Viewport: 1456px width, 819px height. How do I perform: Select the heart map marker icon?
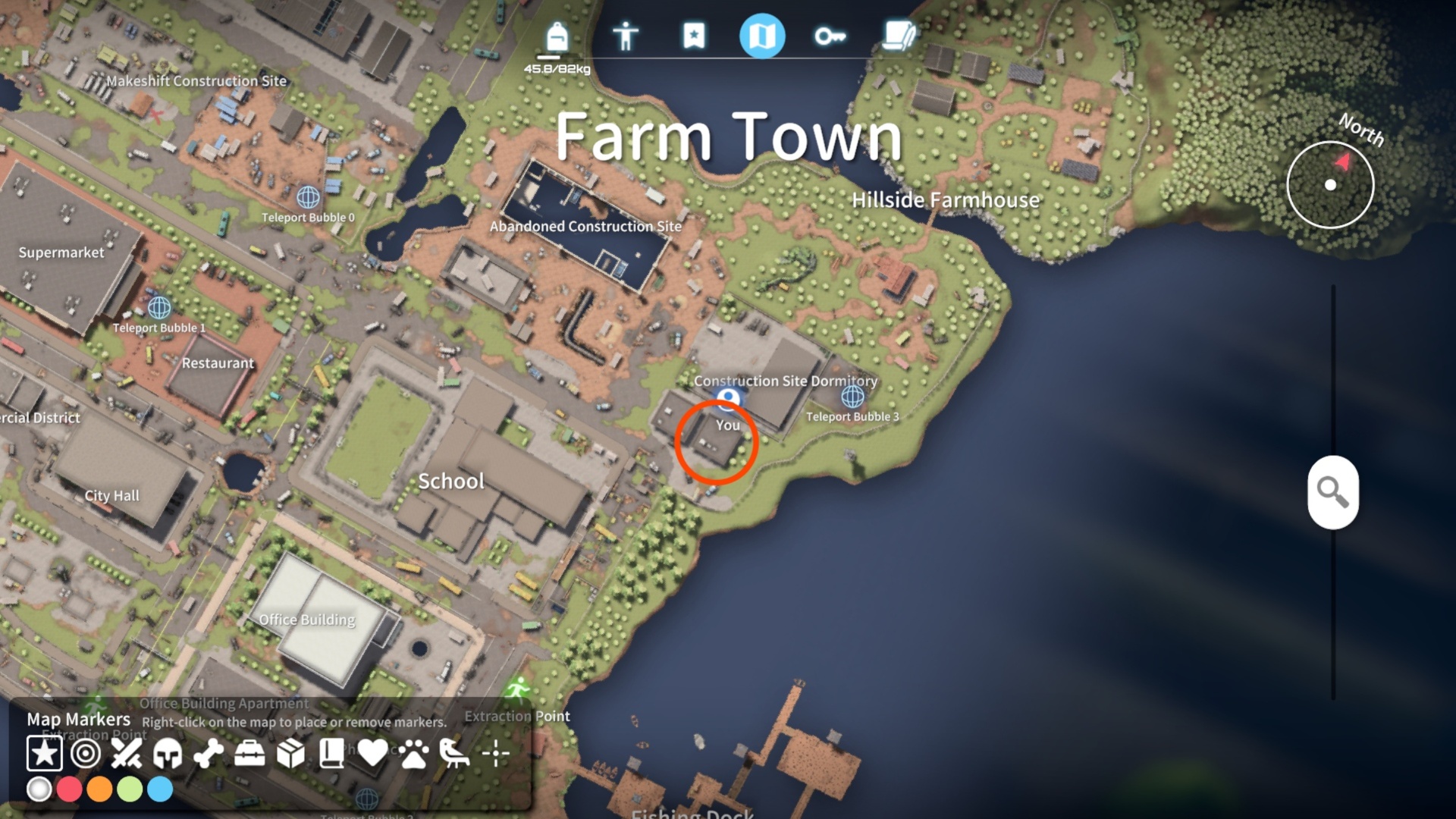coord(373,754)
